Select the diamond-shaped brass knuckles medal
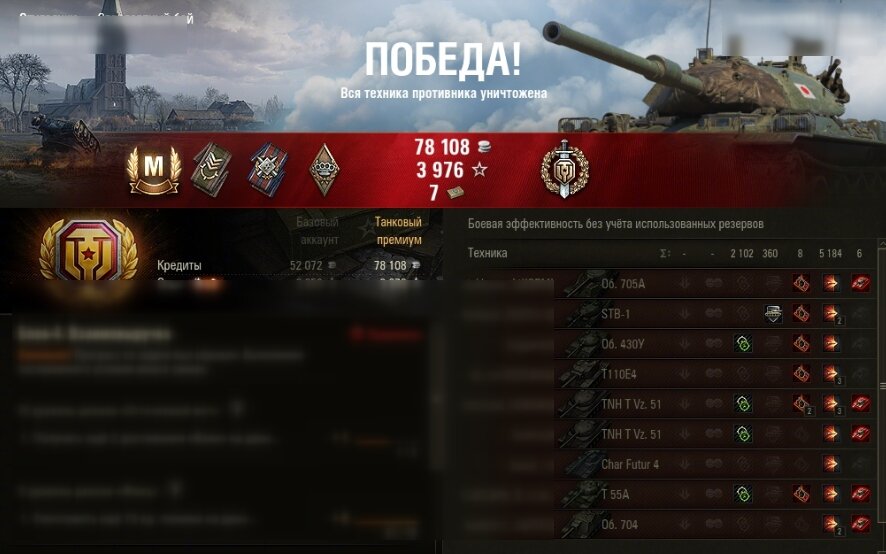The image size is (886, 554). coord(325,168)
